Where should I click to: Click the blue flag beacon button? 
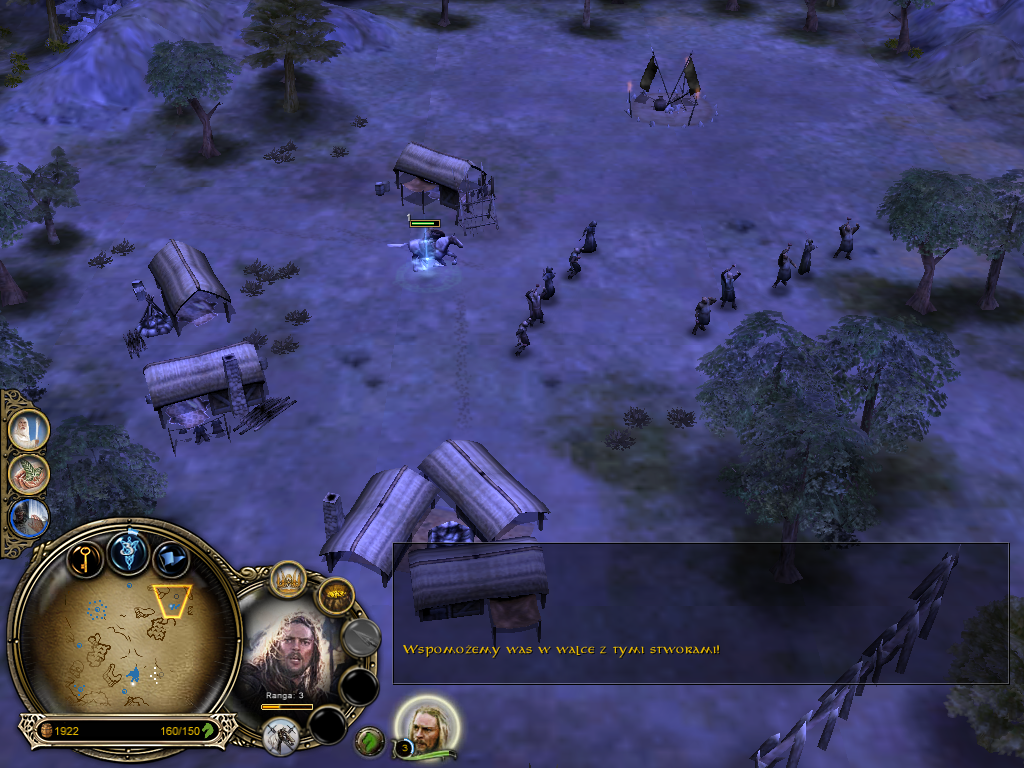[x=172, y=561]
